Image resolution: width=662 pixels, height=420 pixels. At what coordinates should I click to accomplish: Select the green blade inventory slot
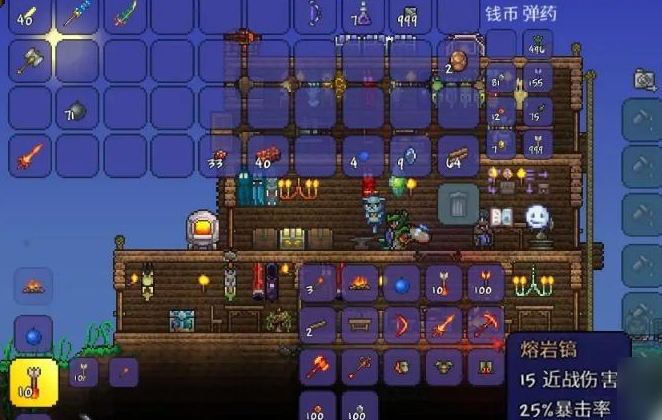click(x=123, y=15)
